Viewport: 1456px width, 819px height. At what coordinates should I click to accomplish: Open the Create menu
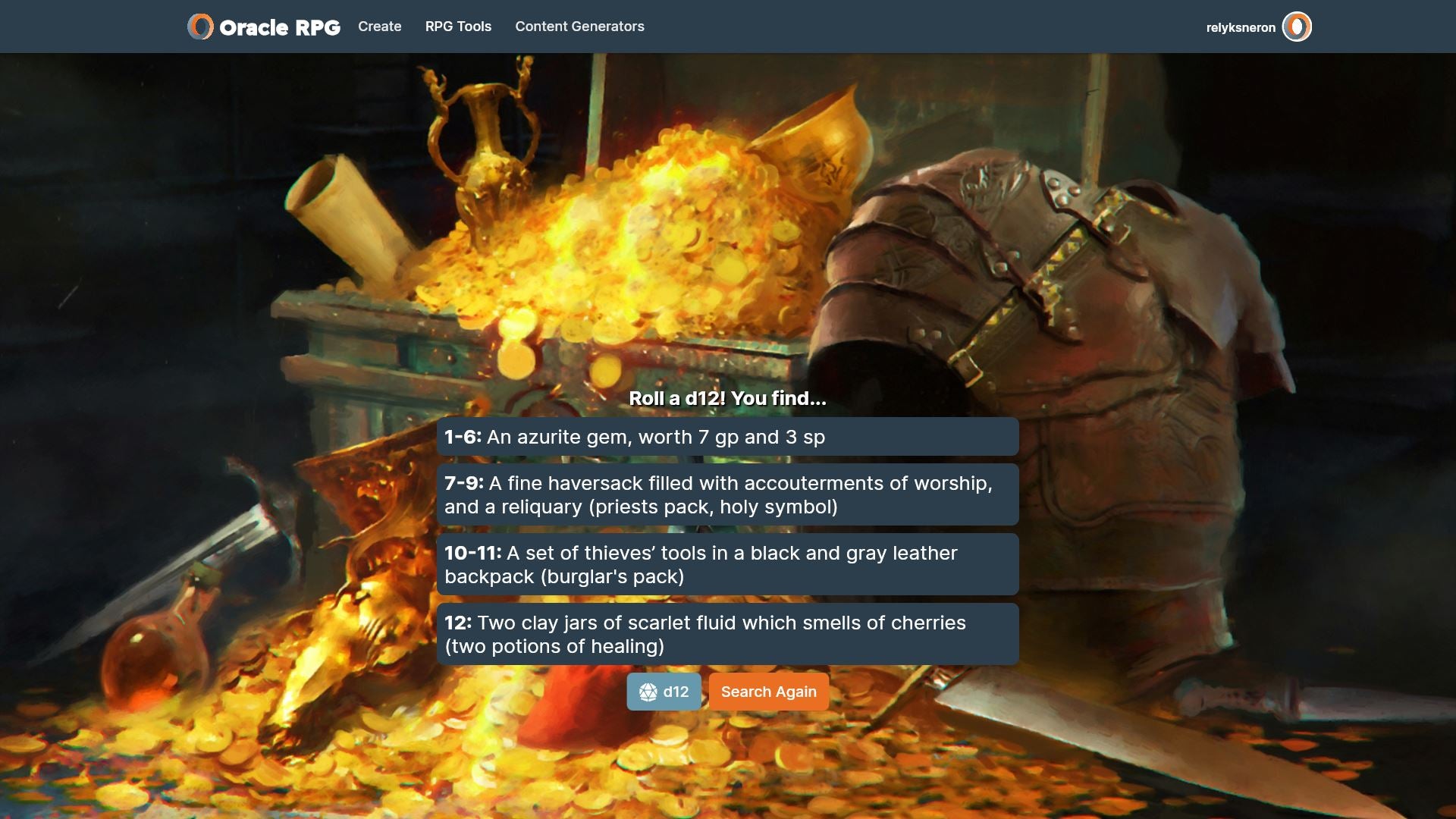[379, 27]
